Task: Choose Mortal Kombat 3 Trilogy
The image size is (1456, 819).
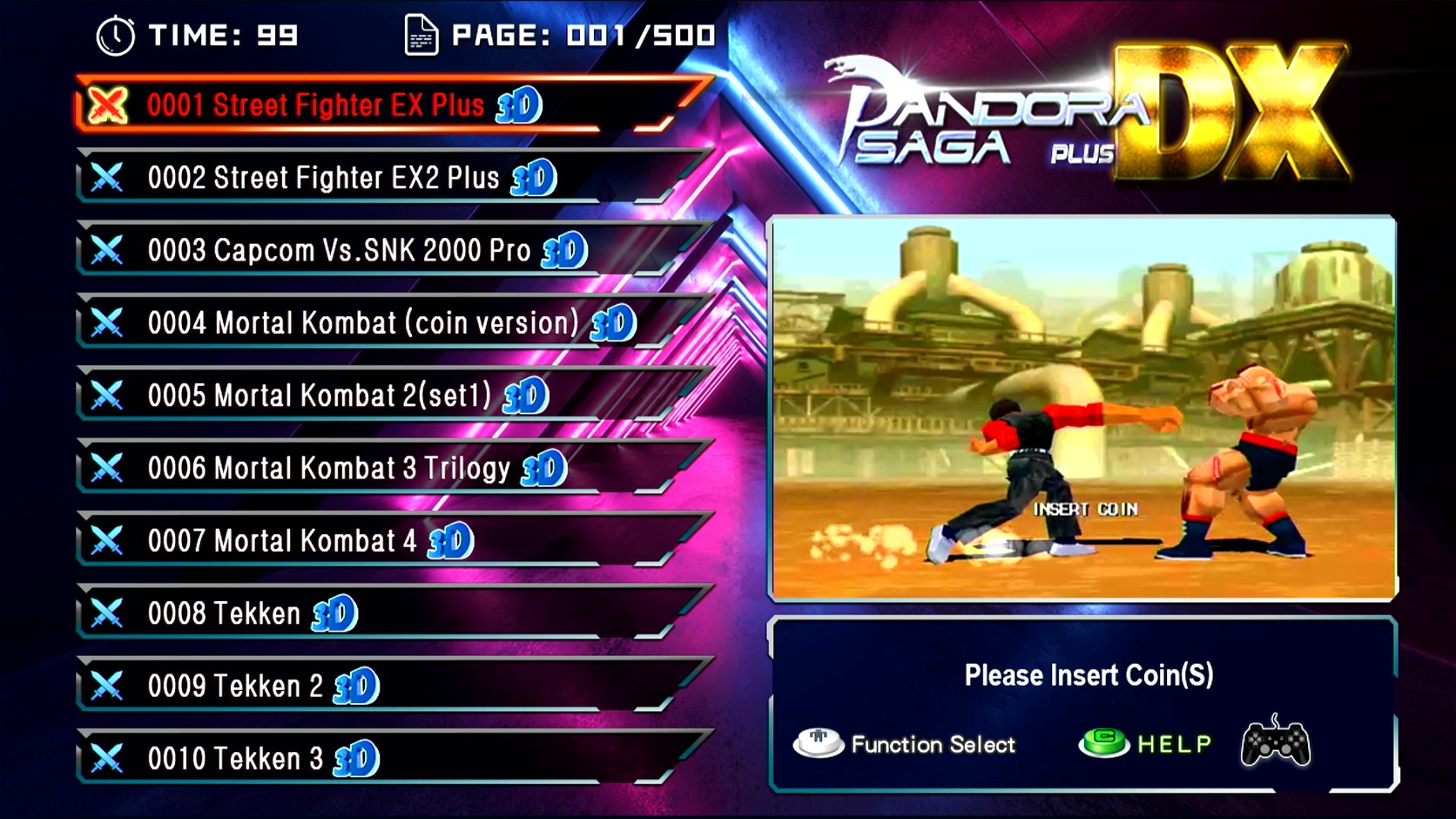Action: (329, 469)
